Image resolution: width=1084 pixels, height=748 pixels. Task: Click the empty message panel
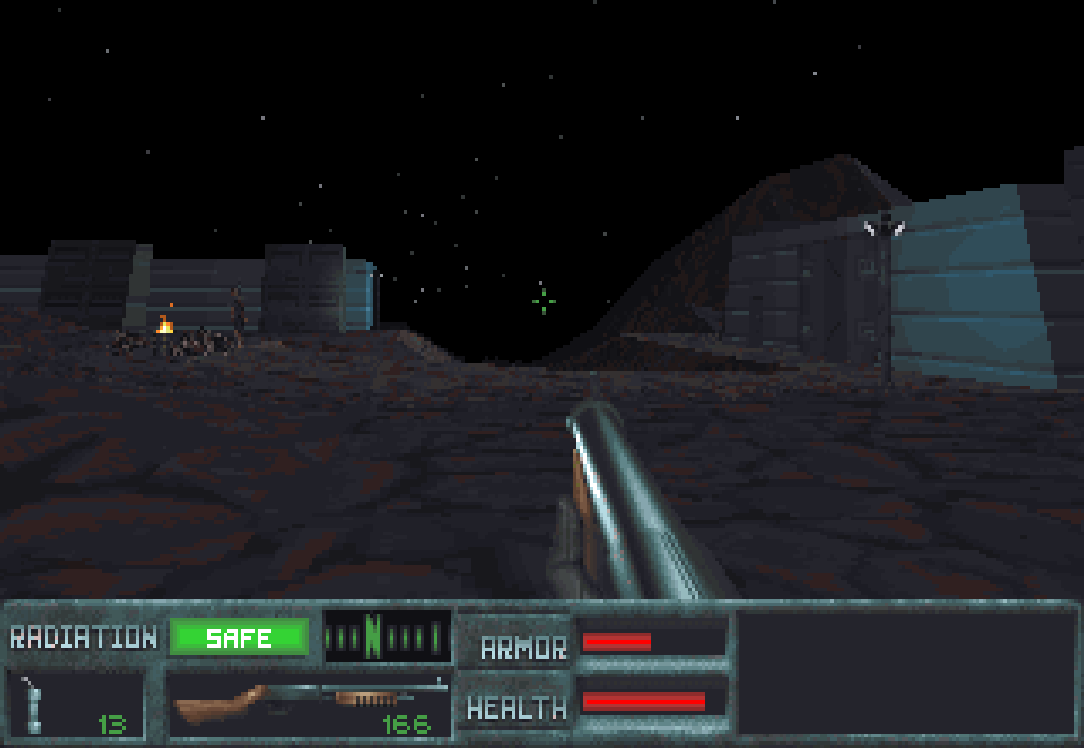click(905, 672)
